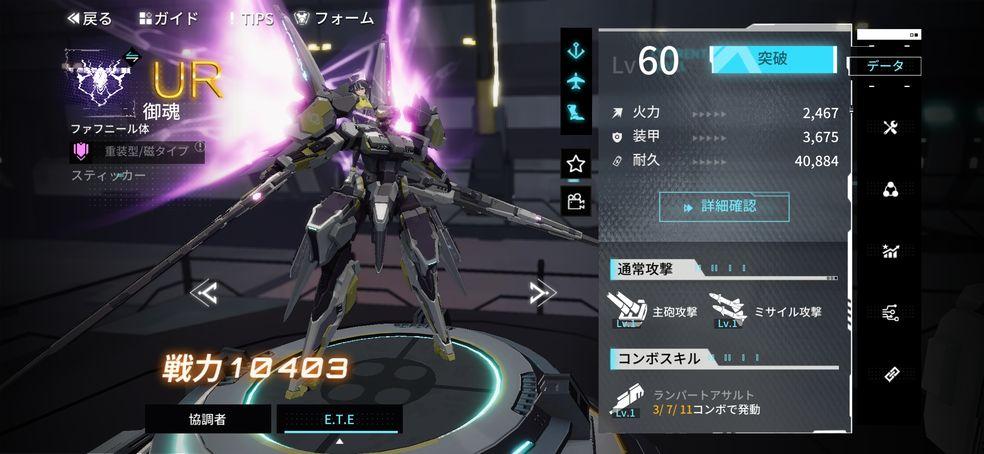Show info for 重装型/磁タイプ type

(x=199, y=151)
